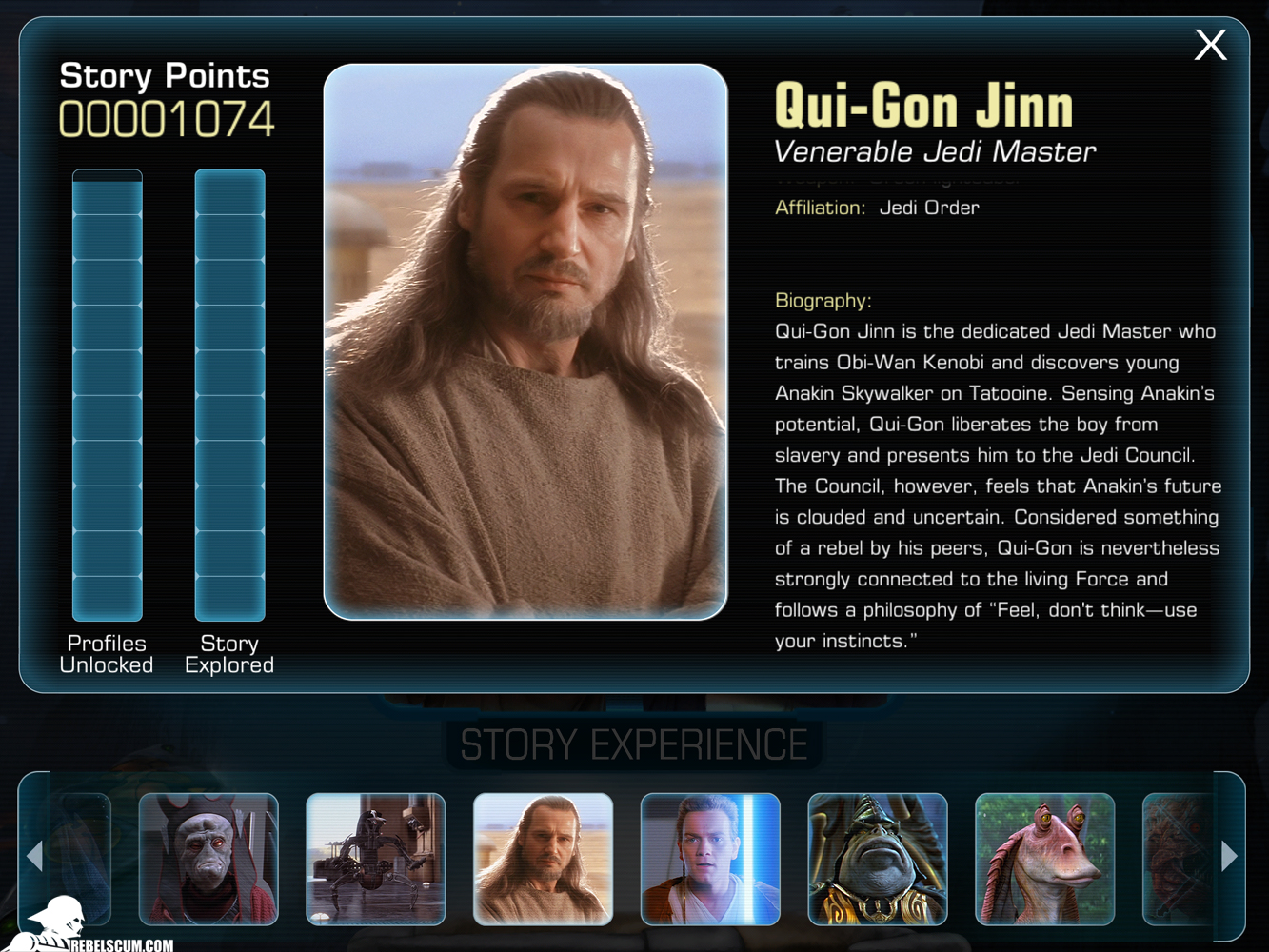The width and height of the screenshot is (1269, 952).
Task: Click the right carousel arrow
Action: 1229,856
